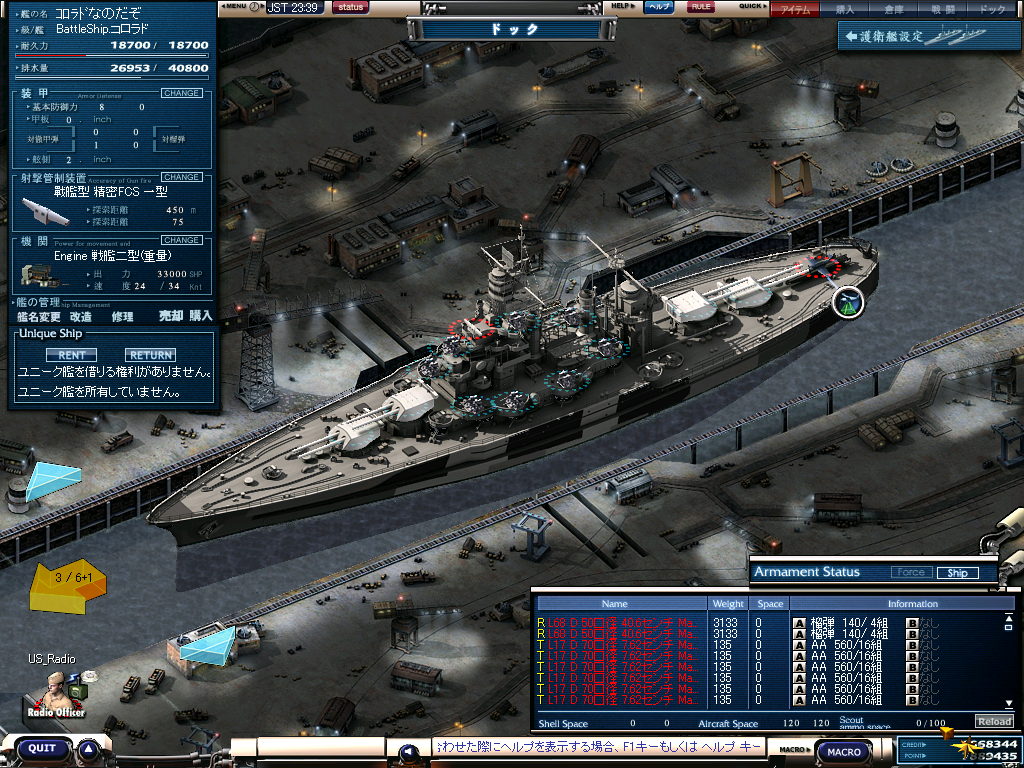Switch Armament Status to Force view
The width and height of the screenshot is (1024, 768).
pos(911,573)
